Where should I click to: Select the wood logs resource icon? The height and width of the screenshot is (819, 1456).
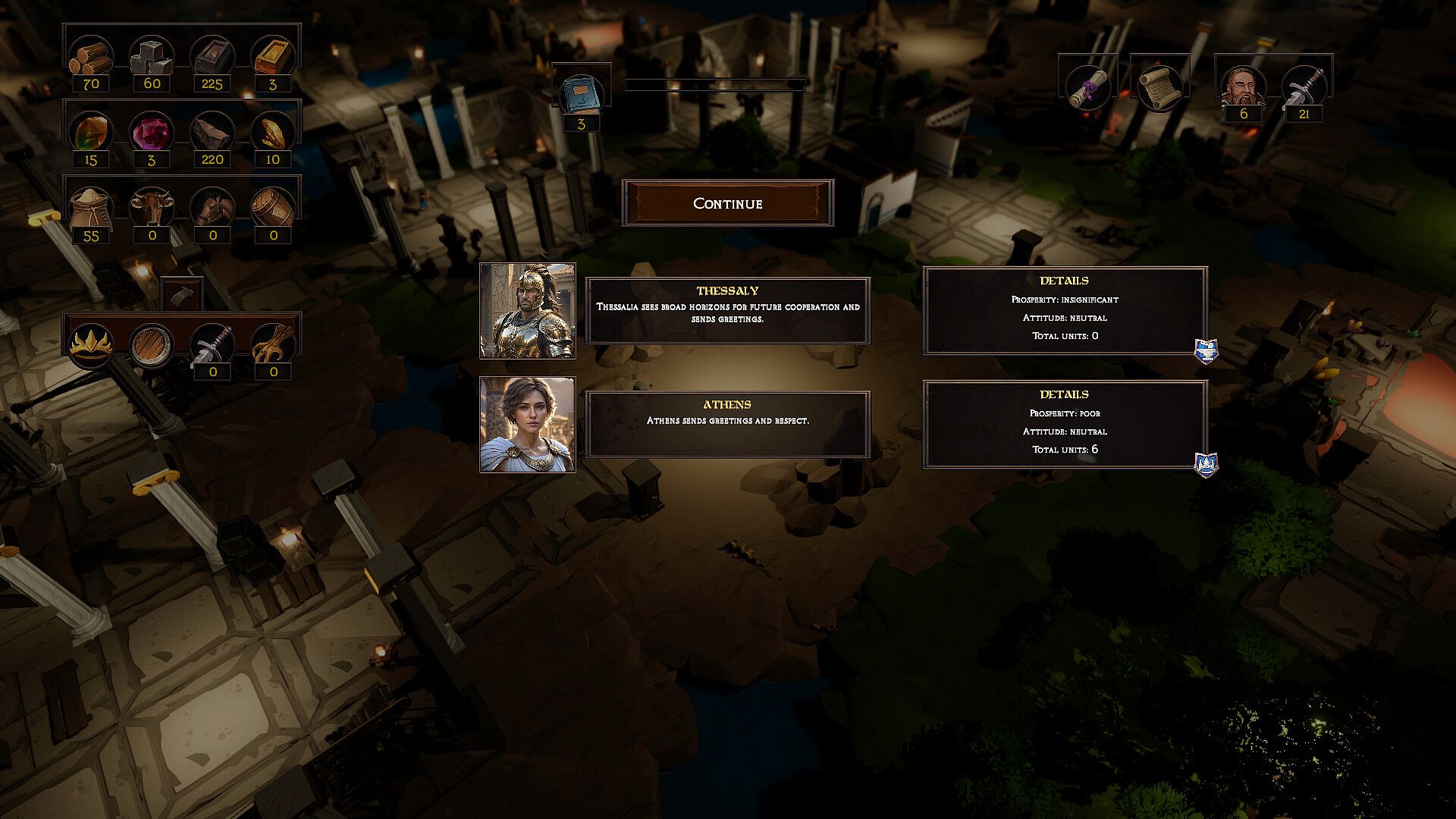coord(91,55)
